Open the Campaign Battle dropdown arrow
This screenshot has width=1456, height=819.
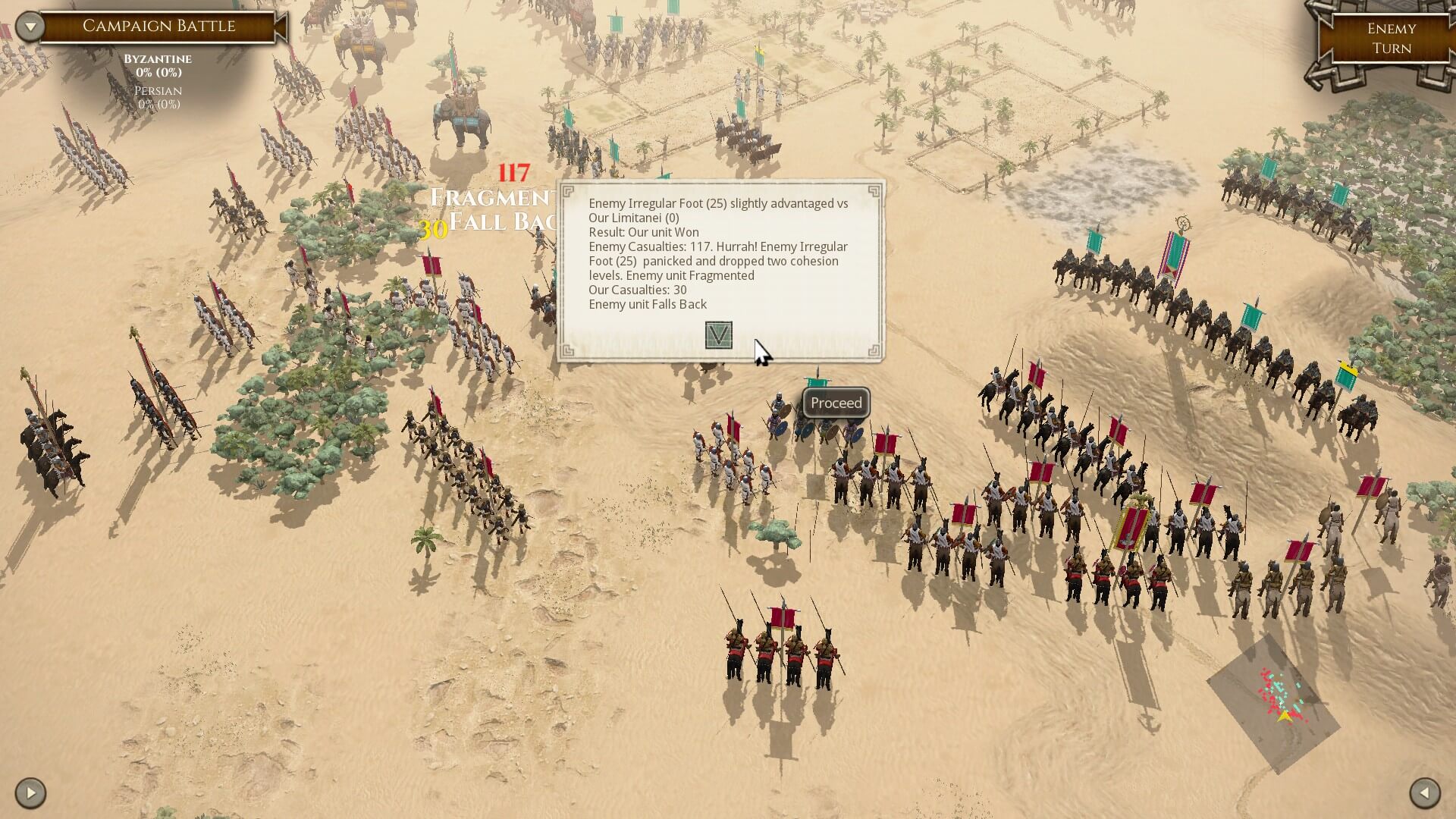pyautogui.click(x=30, y=27)
